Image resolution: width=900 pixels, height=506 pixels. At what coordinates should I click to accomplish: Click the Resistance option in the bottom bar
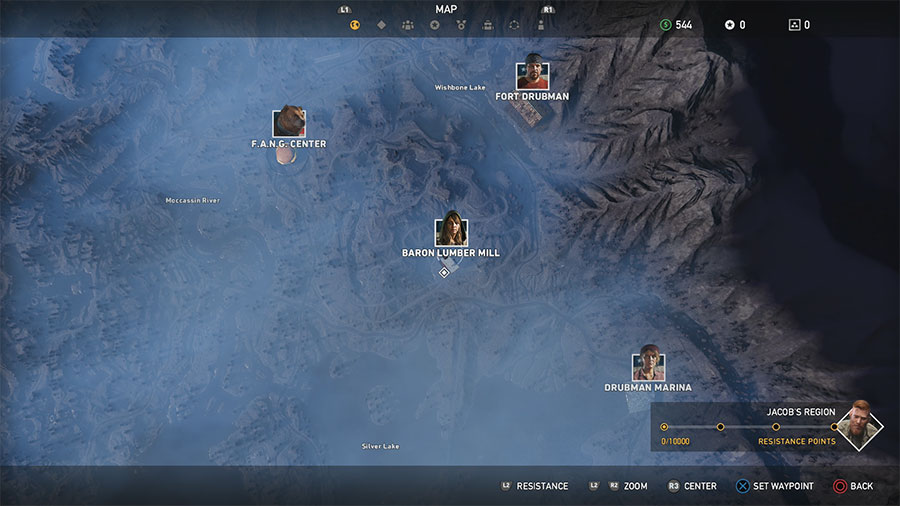pos(535,486)
